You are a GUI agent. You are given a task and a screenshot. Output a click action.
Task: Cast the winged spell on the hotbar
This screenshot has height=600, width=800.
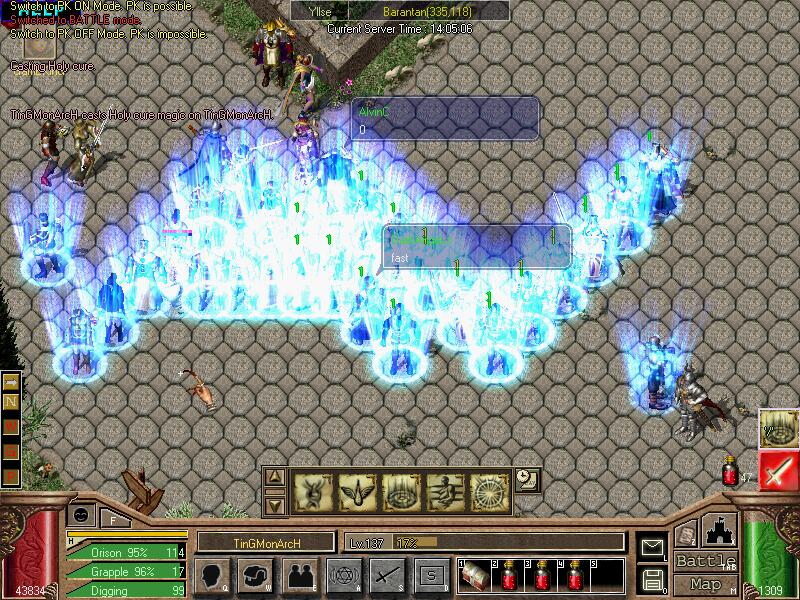[x=357, y=490]
